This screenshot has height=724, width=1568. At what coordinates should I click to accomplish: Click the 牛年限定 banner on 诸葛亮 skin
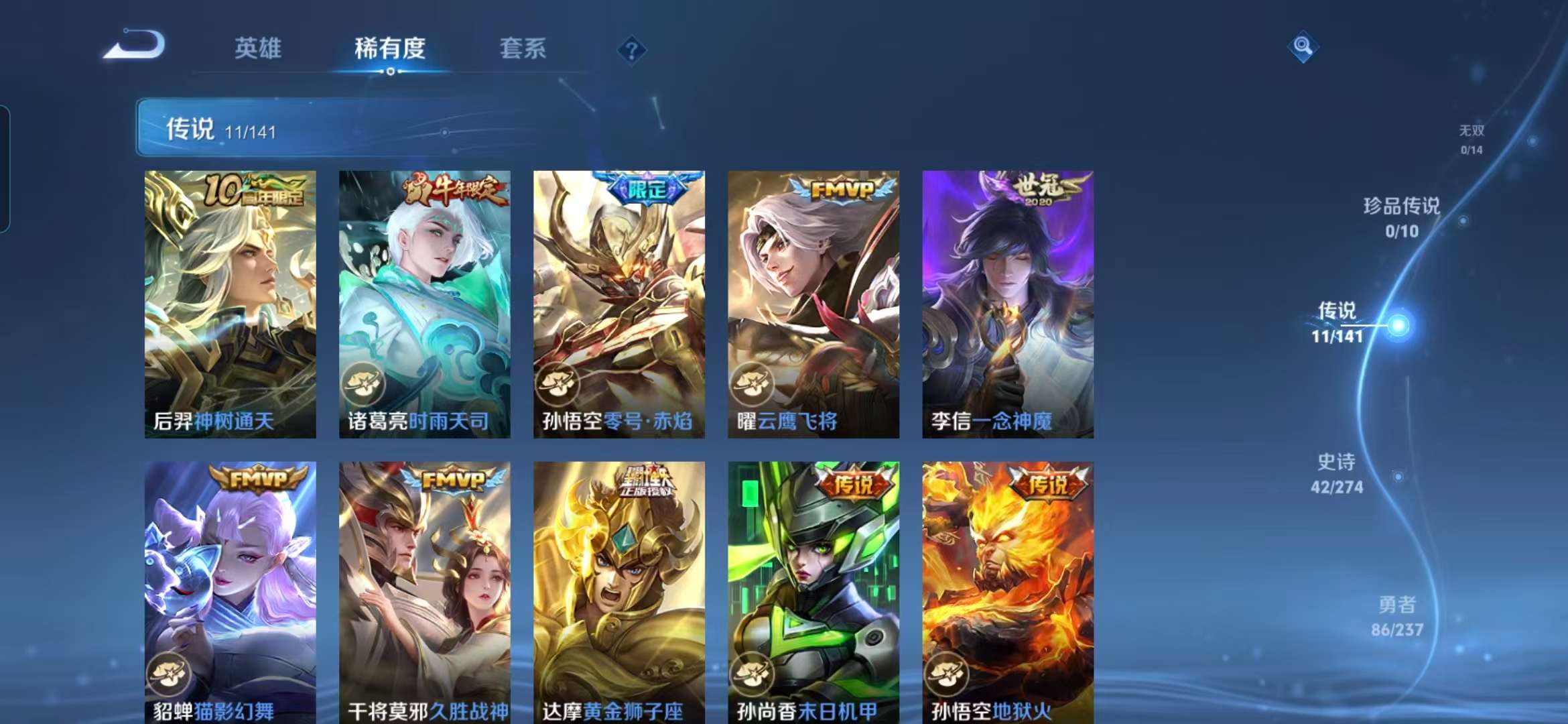coord(454,189)
